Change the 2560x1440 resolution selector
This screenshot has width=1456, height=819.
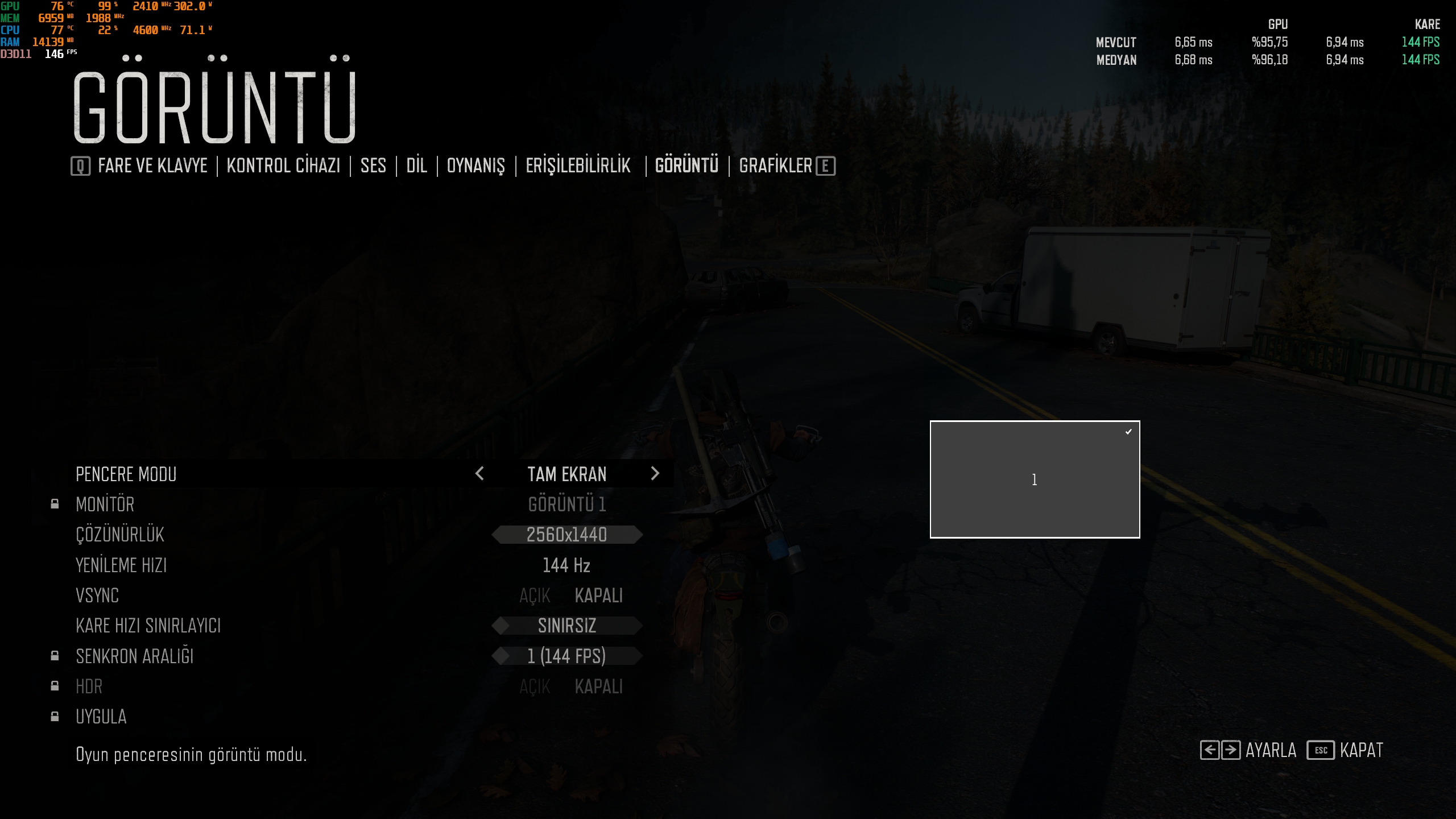coord(566,535)
